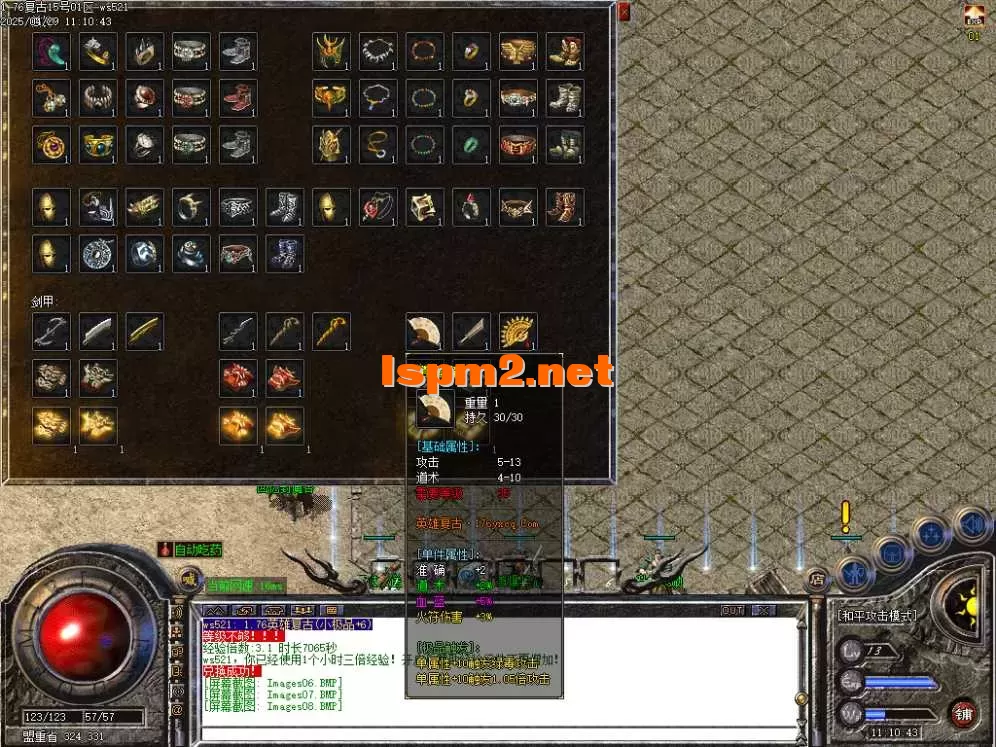
Task: Select the spiked tooth necklace
Action: coord(378,51)
